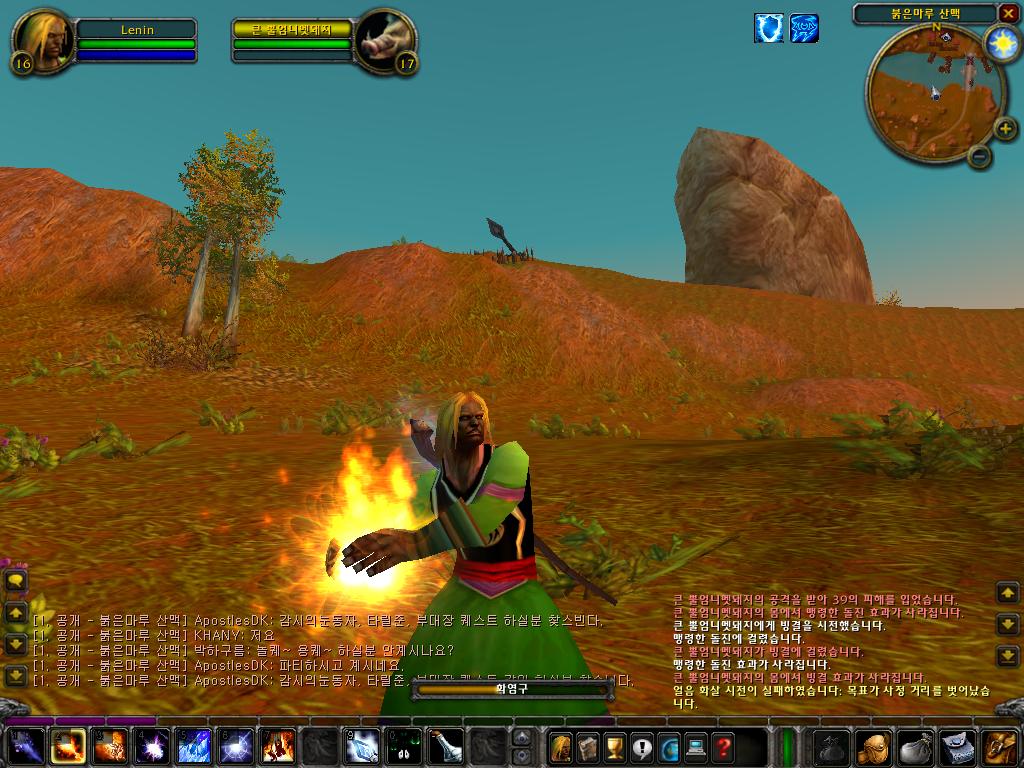Screen dimensions: 1024x768
Task: Click the blue shield buff icon
Action: 768,28
